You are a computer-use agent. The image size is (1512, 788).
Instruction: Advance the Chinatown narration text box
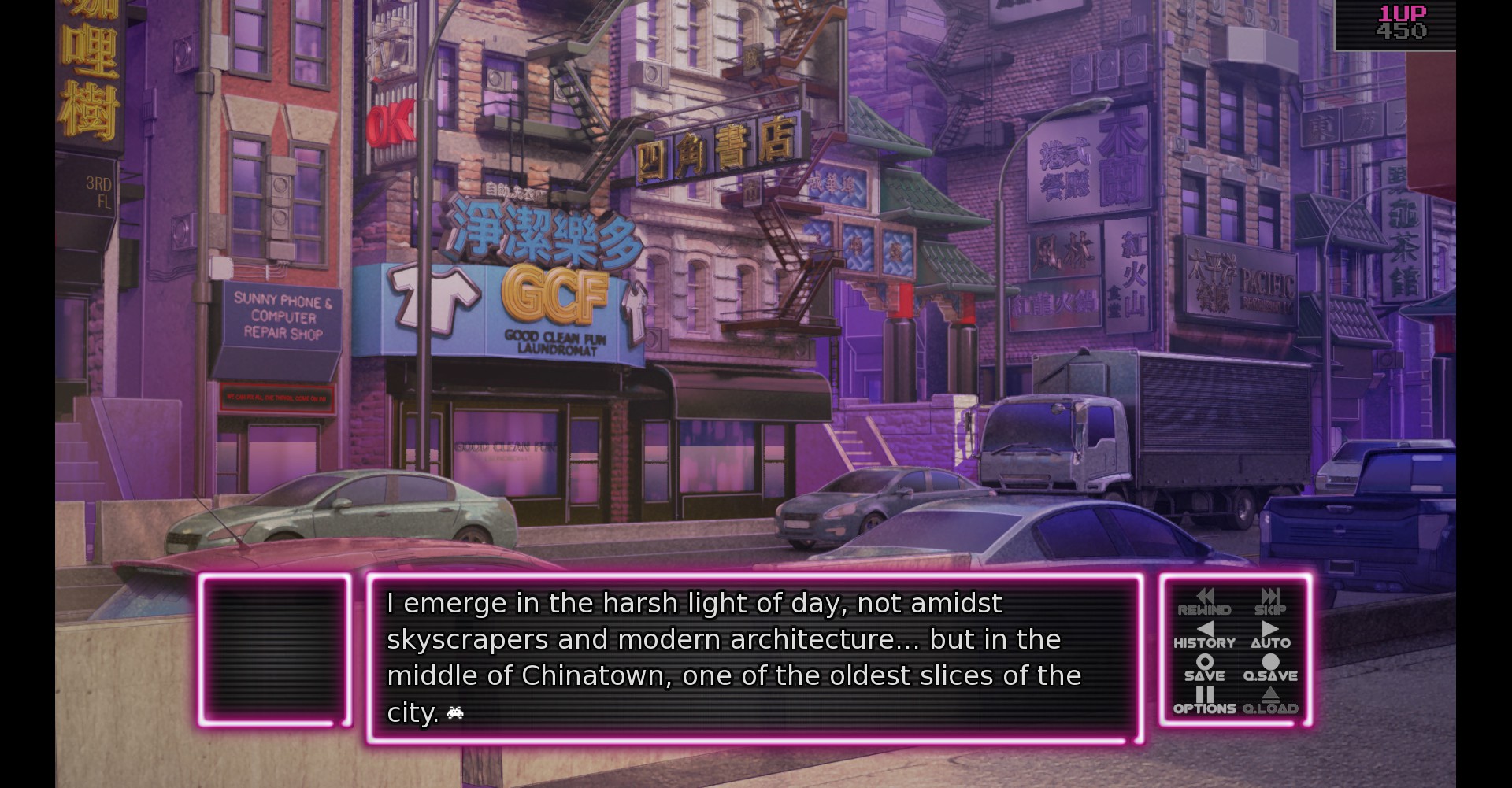[x=754, y=658]
